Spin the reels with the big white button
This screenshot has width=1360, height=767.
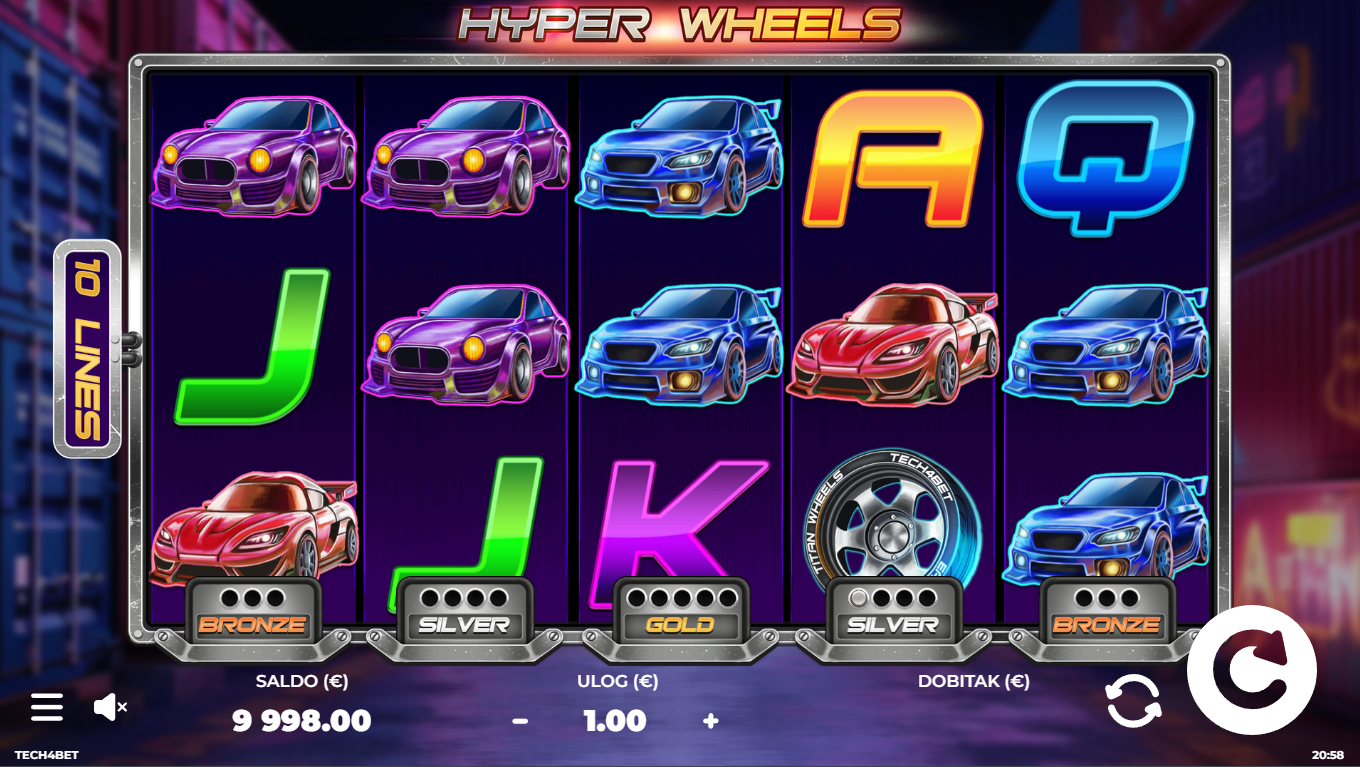(x=1251, y=670)
